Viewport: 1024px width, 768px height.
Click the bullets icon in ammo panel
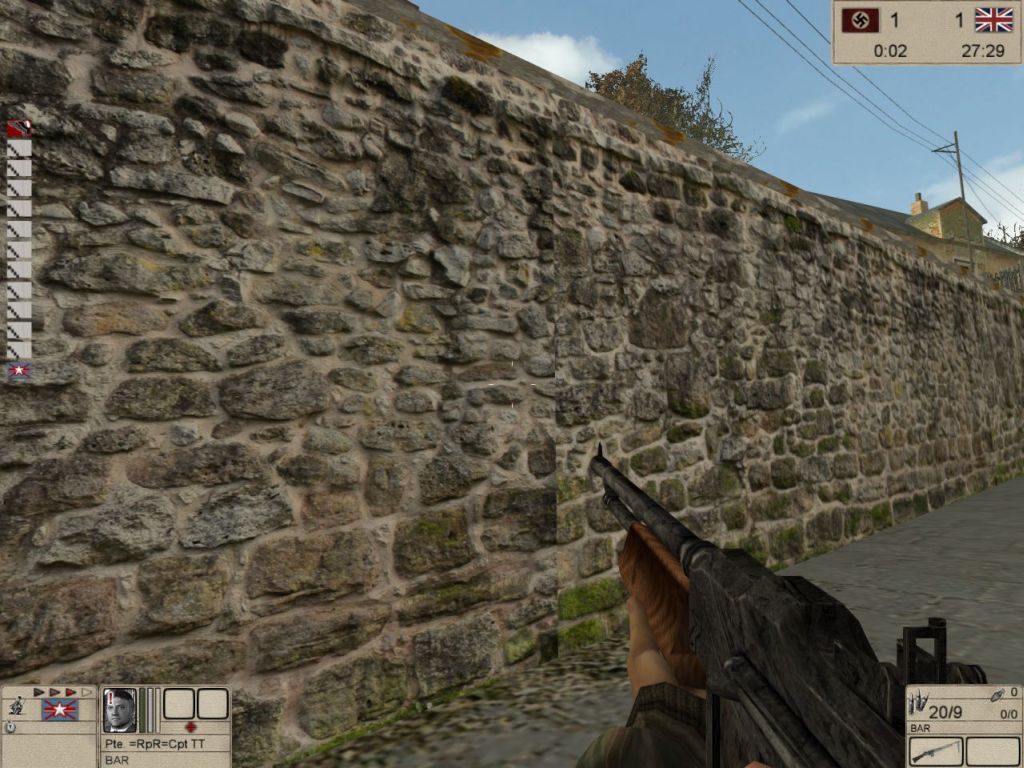coord(917,705)
